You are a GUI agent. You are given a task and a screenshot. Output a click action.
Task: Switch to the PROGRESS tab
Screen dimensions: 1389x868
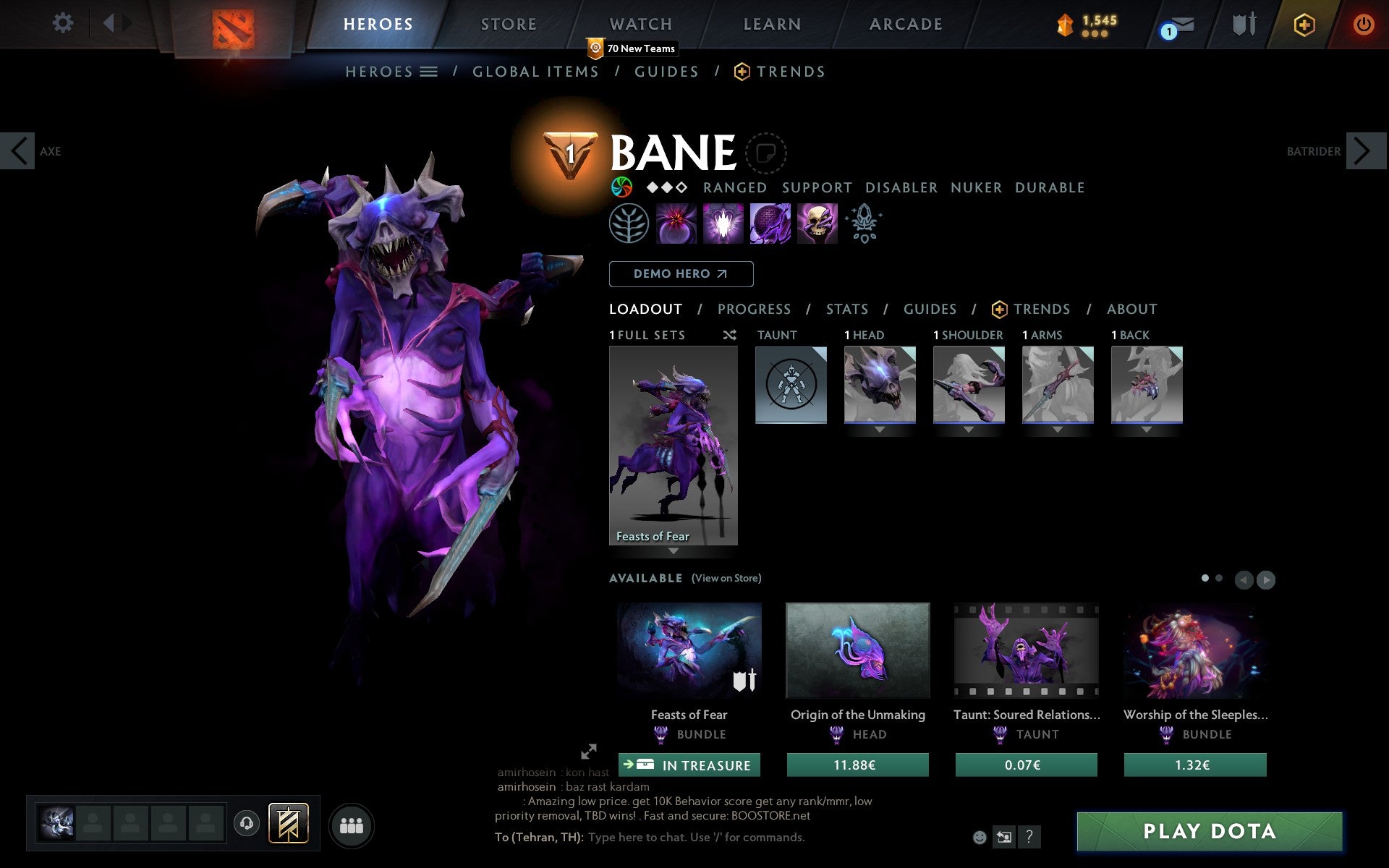click(x=754, y=309)
